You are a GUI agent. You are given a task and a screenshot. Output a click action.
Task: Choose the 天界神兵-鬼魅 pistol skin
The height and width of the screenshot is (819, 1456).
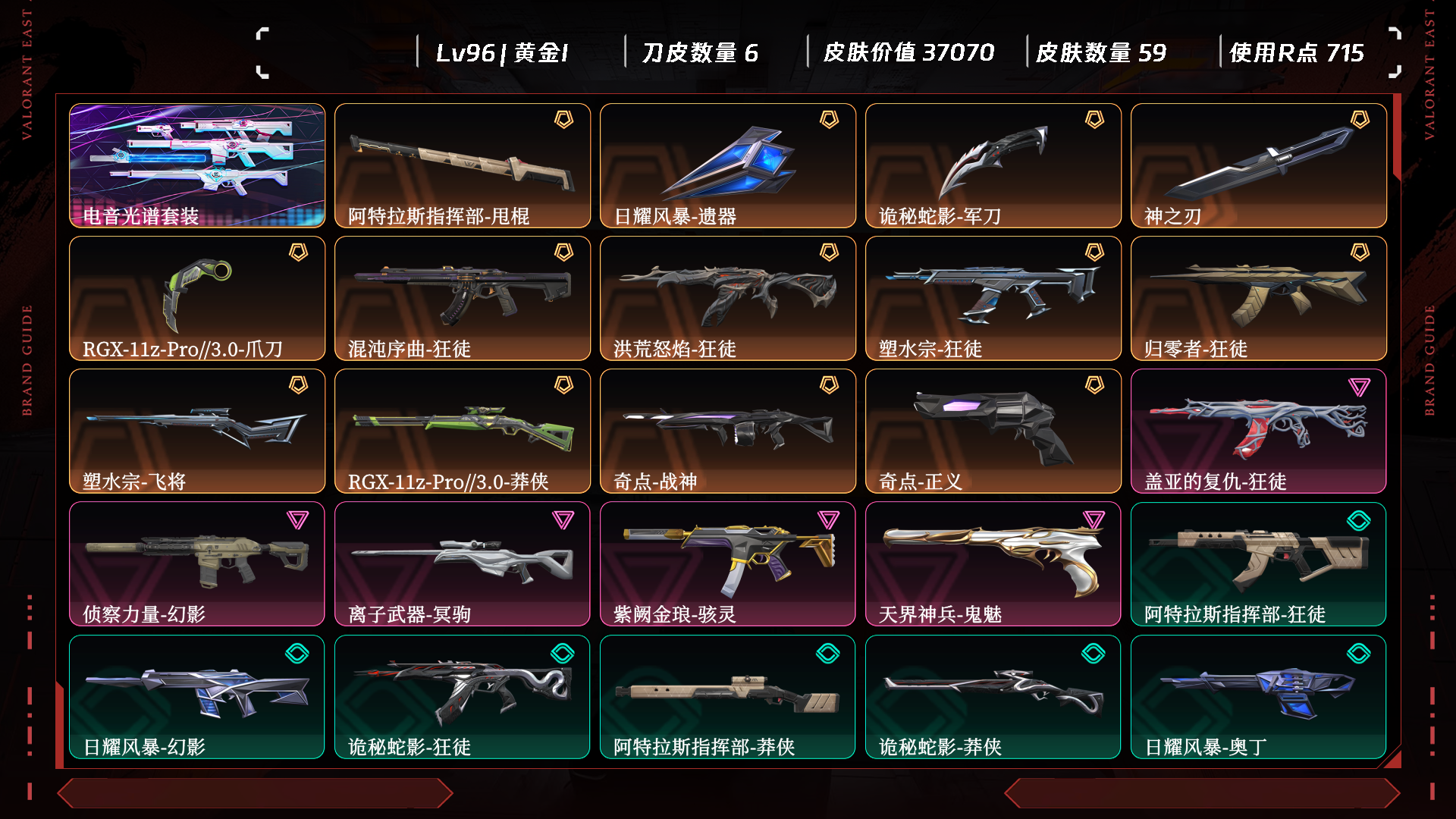(993, 563)
